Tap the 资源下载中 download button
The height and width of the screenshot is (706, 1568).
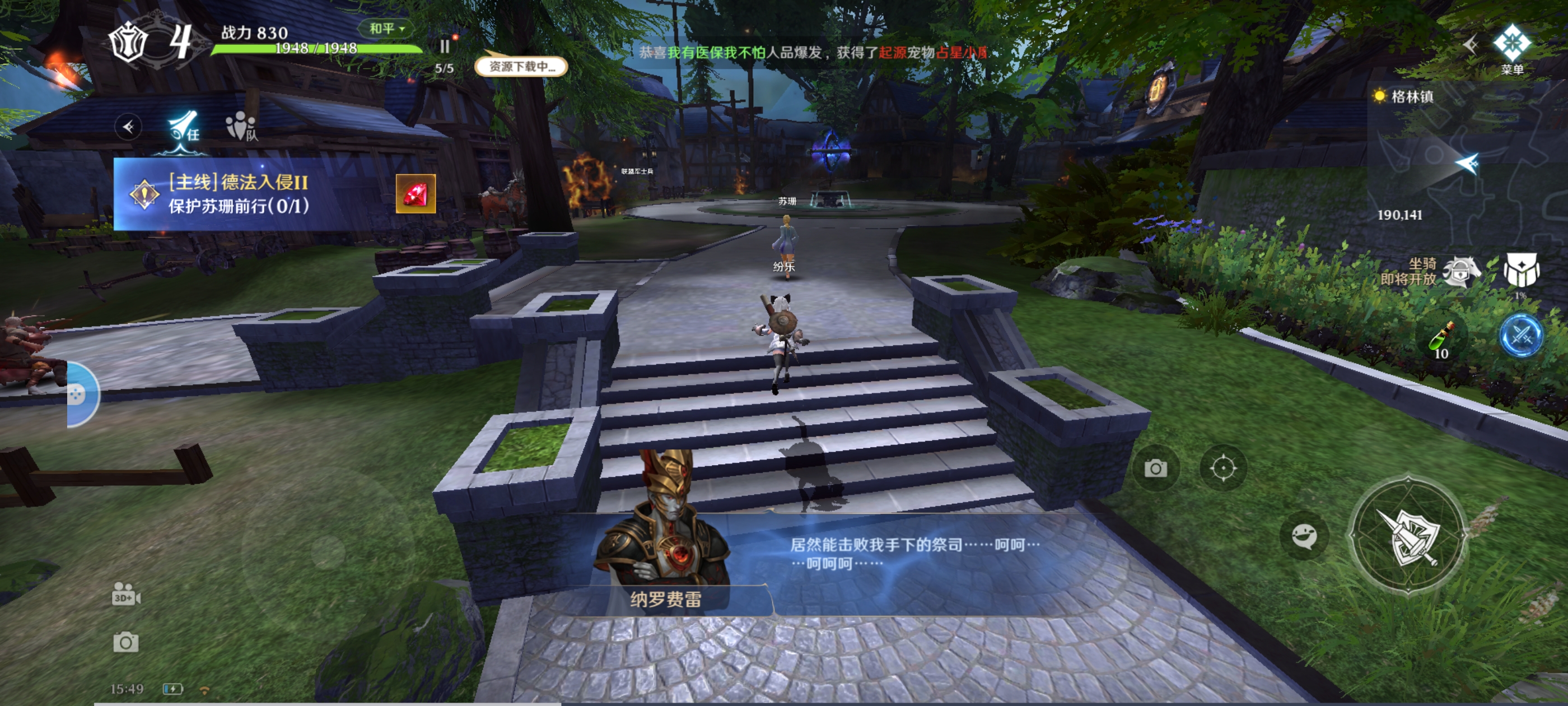click(x=521, y=66)
